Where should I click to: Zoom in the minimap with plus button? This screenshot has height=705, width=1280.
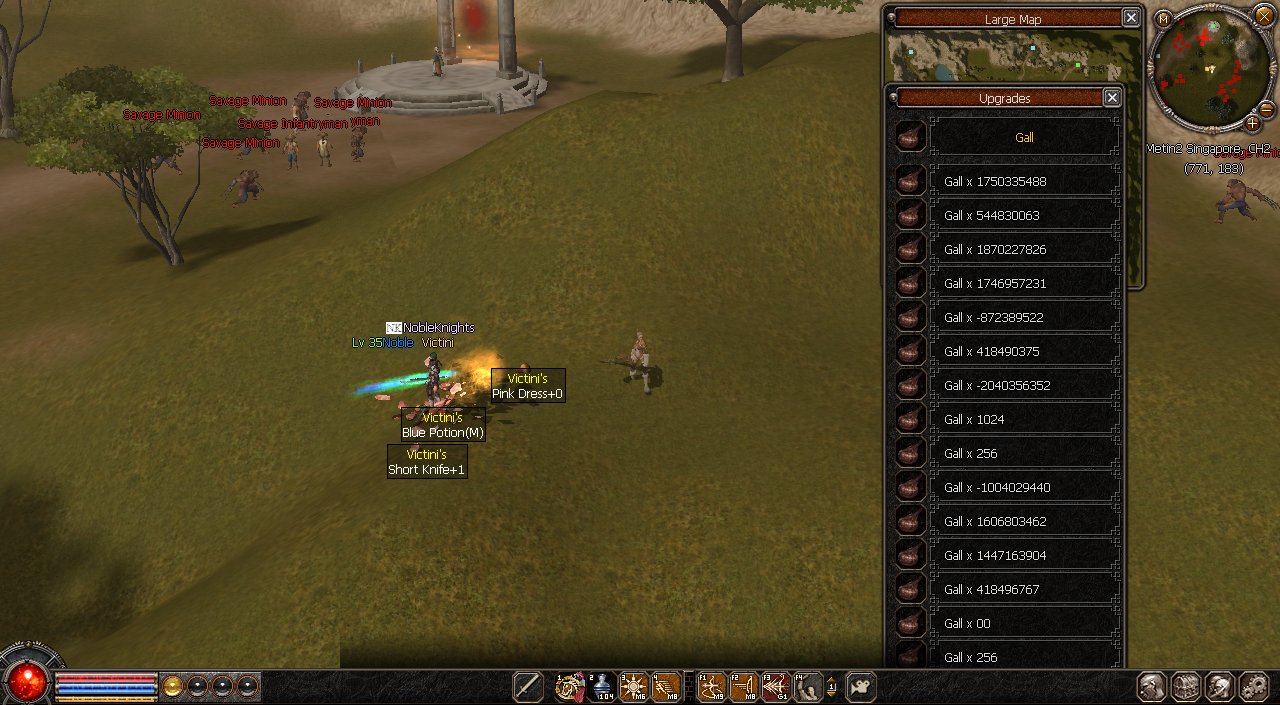(1252, 123)
